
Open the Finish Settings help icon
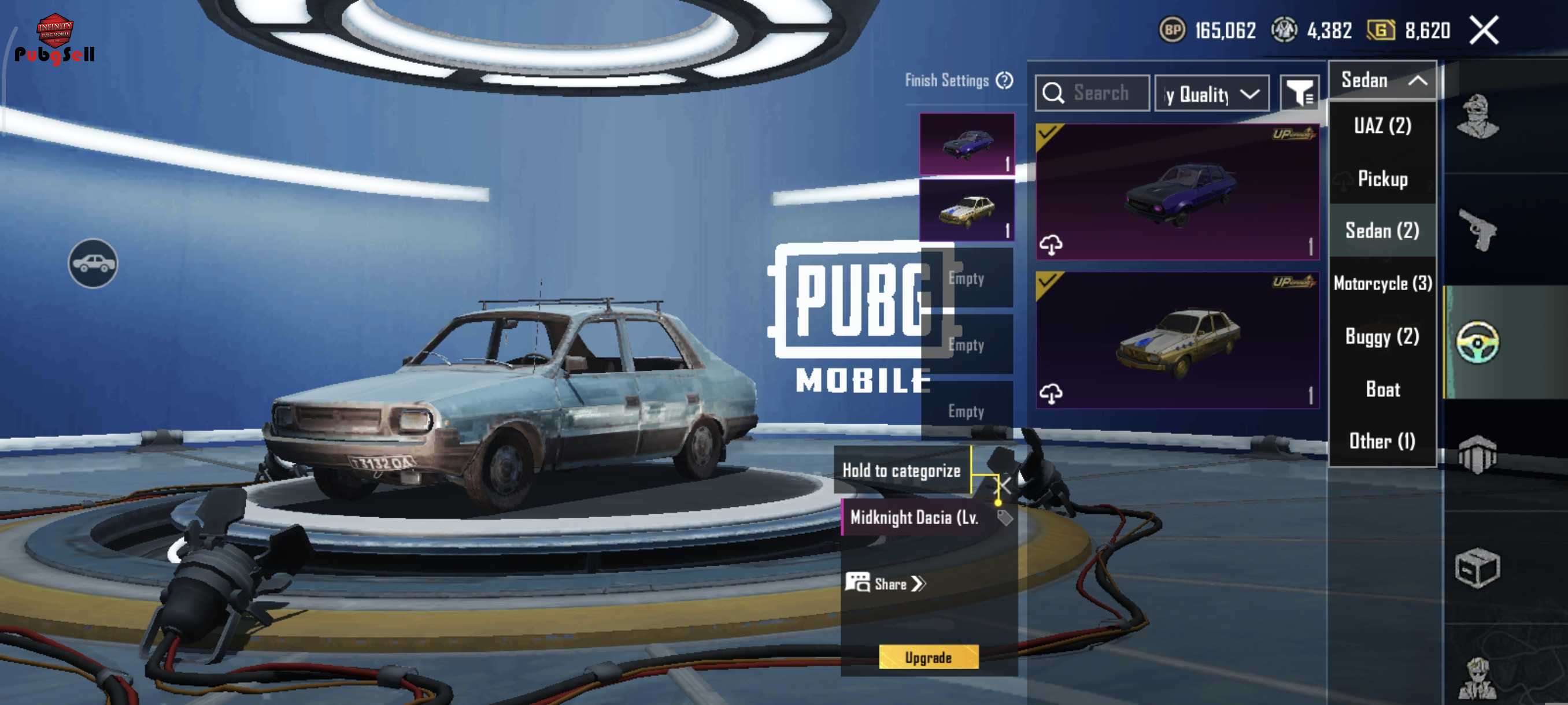click(1004, 80)
